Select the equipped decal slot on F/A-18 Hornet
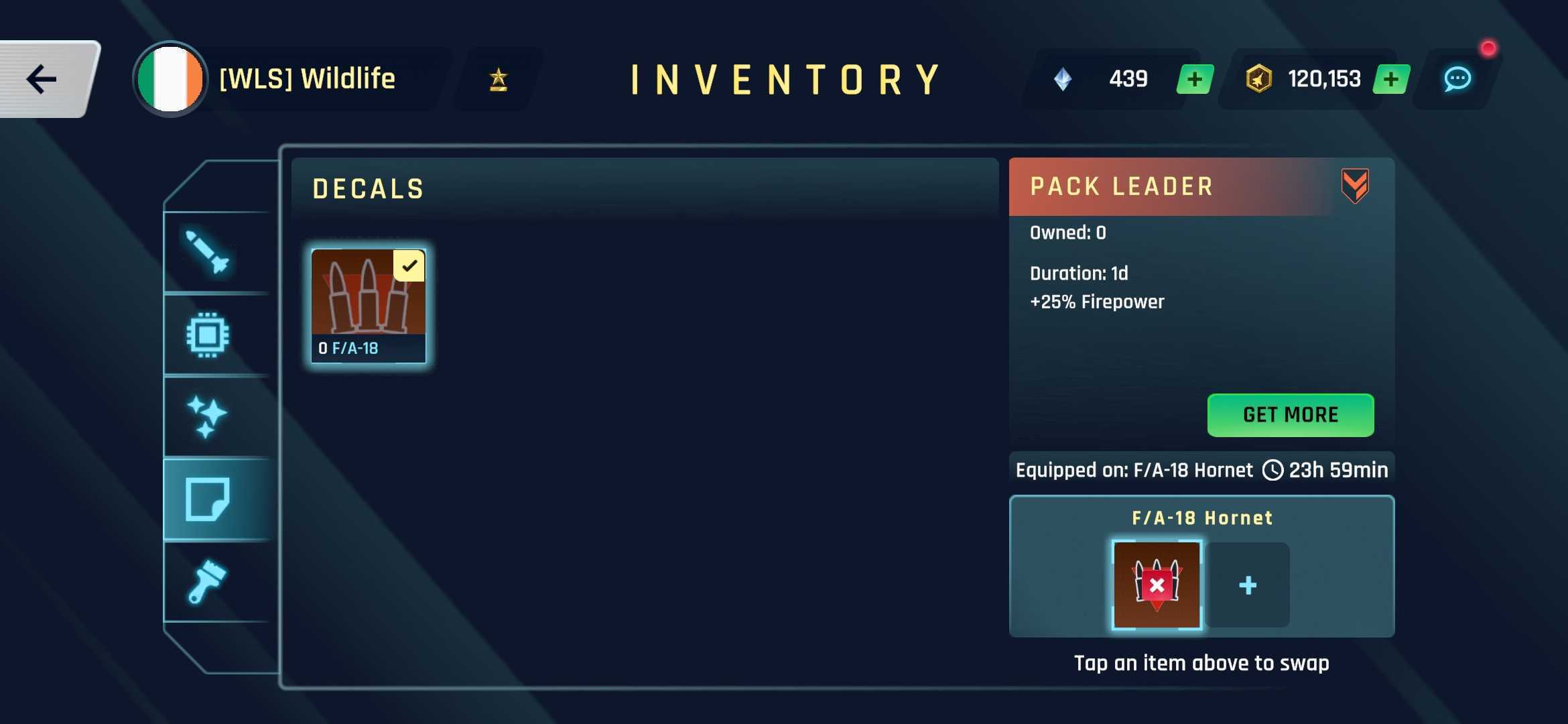The height and width of the screenshot is (724, 1568). (1157, 585)
